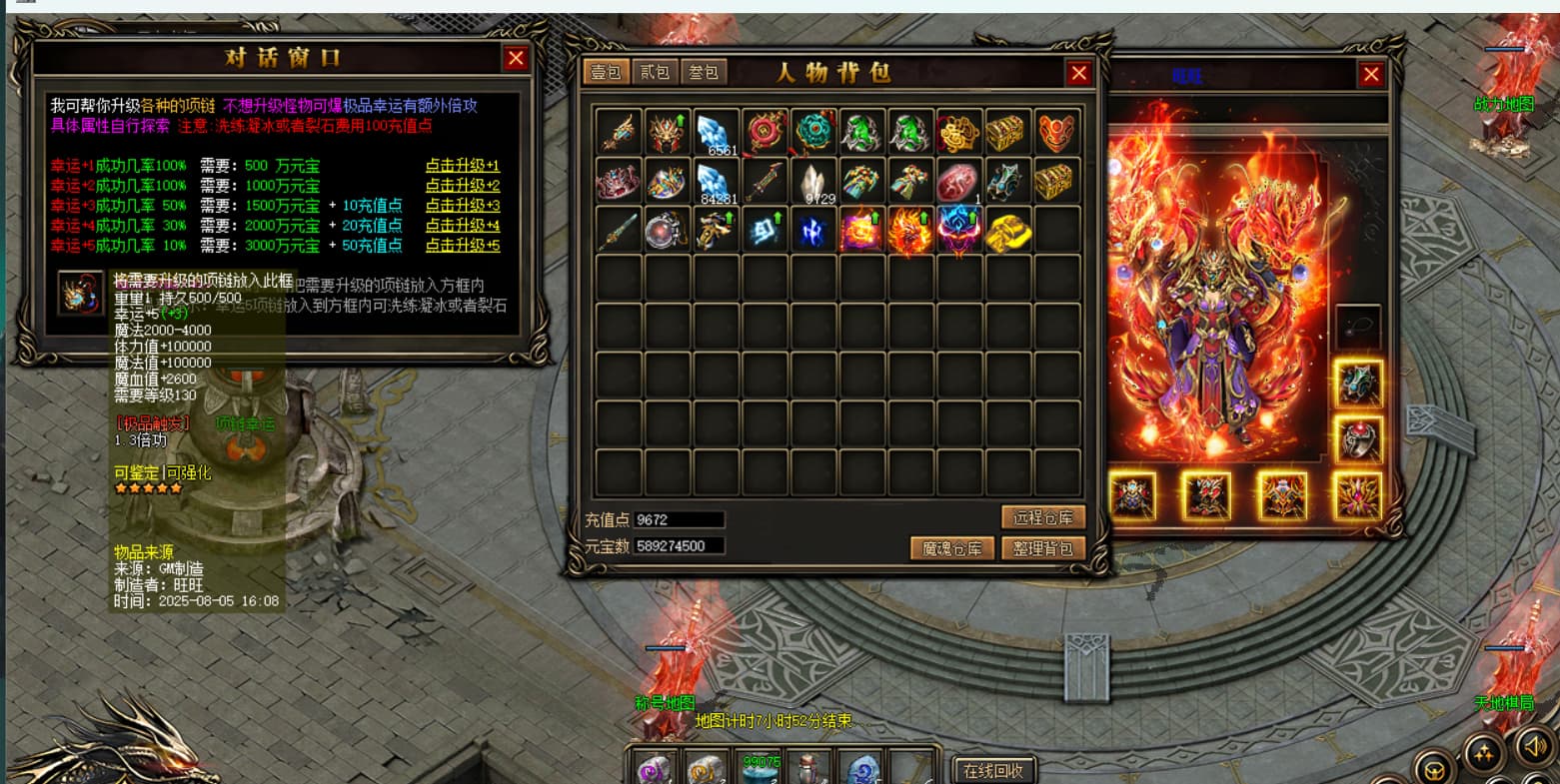Close the character equipment panel

pyautogui.click(x=1371, y=74)
